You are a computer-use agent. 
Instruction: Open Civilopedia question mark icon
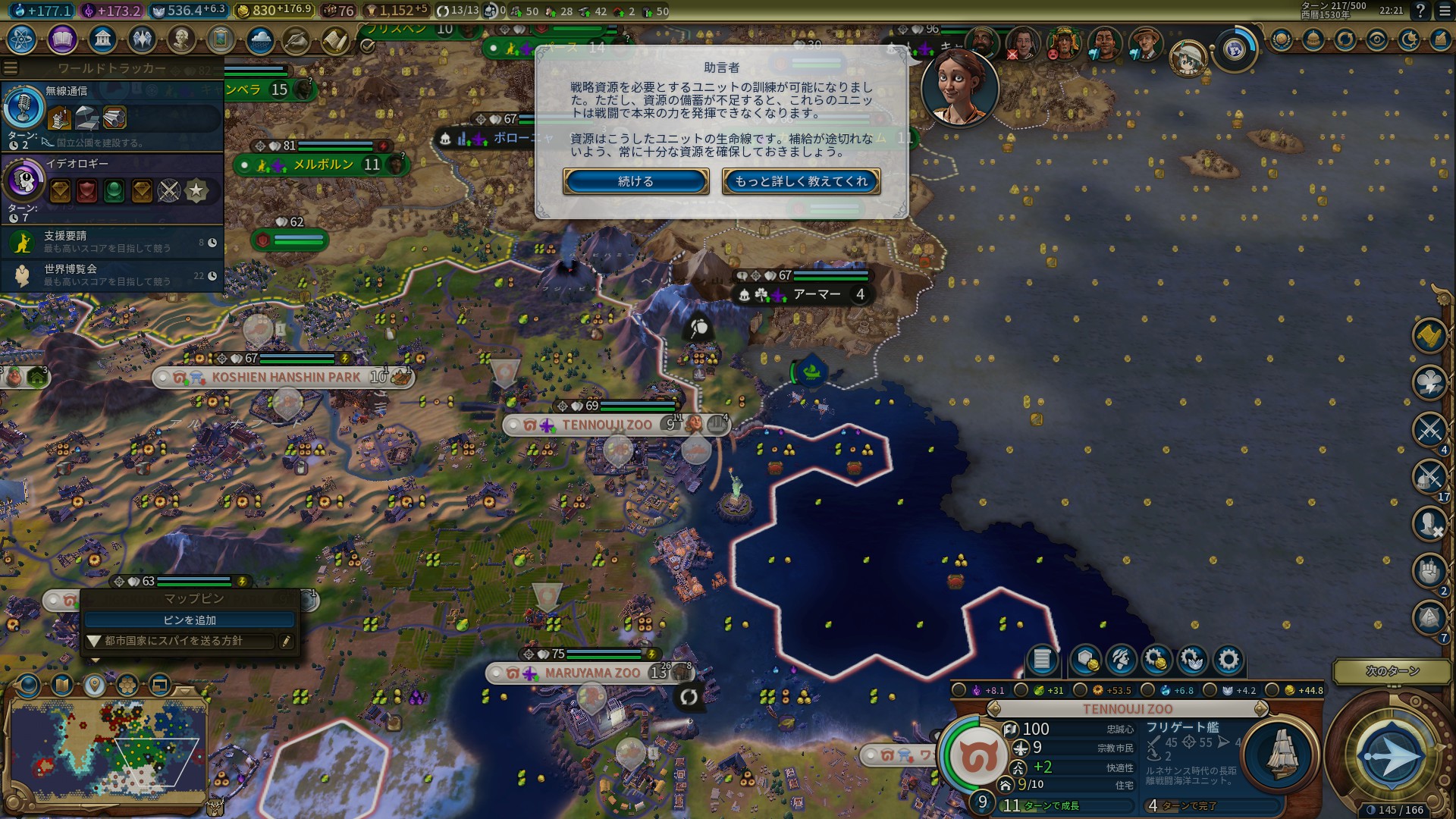click(x=1420, y=11)
